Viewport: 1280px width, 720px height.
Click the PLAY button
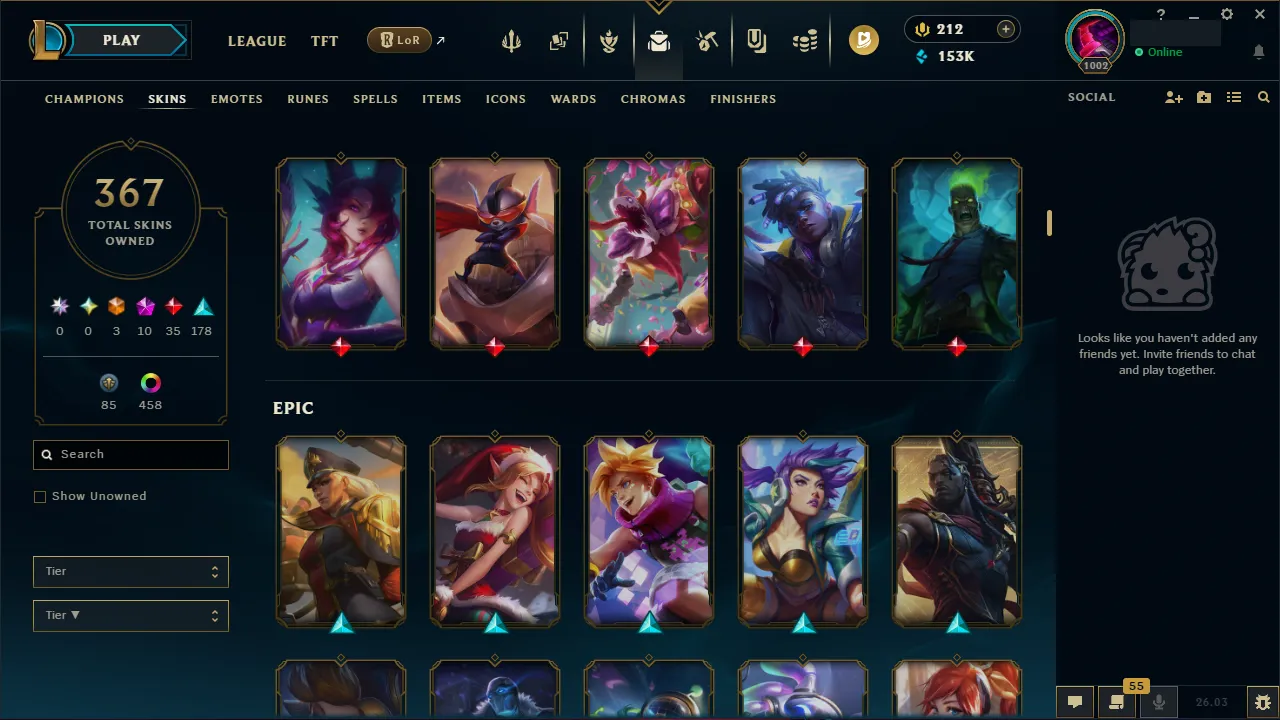[x=121, y=40]
